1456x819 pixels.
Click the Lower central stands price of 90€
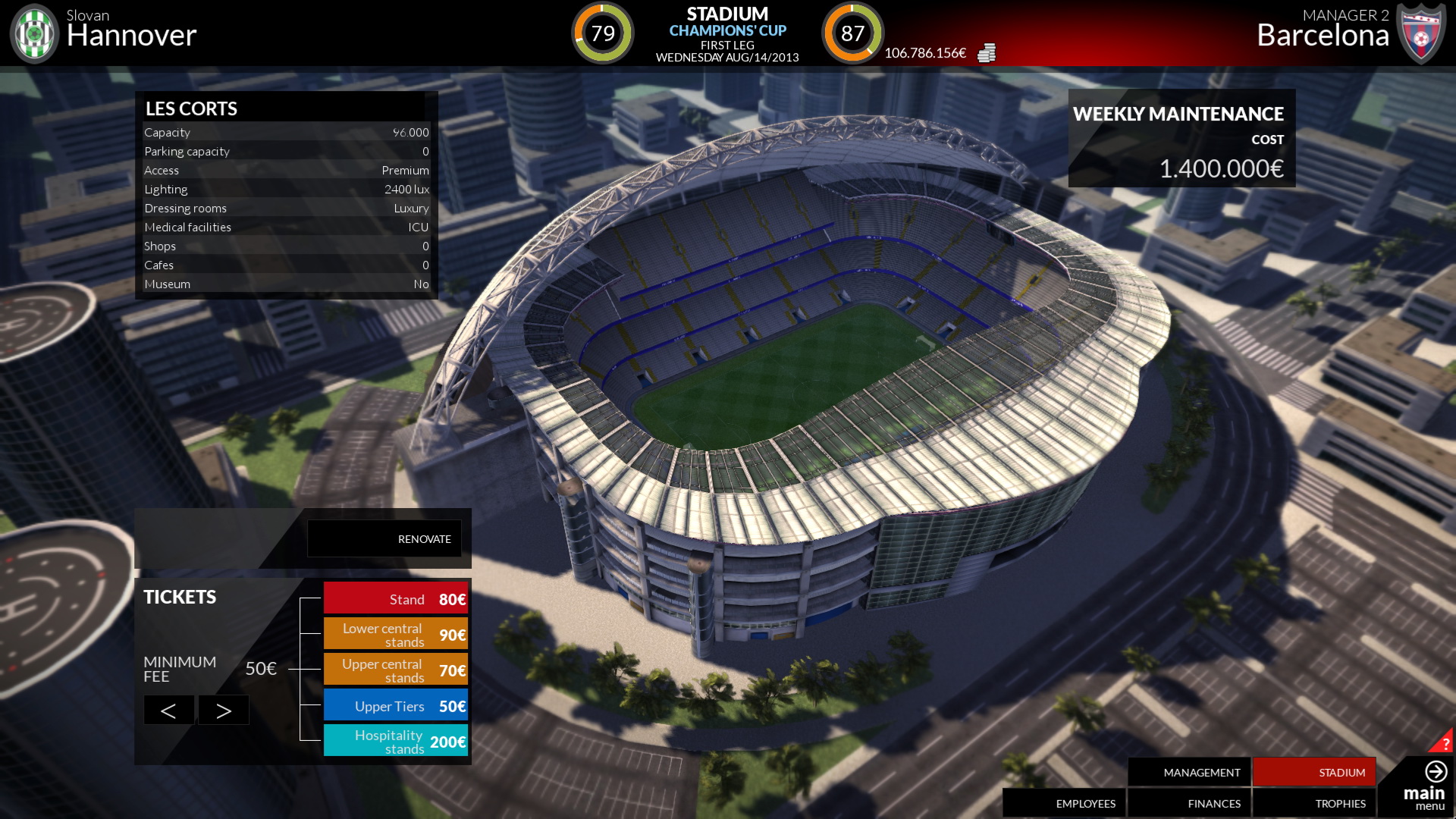click(452, 634)
